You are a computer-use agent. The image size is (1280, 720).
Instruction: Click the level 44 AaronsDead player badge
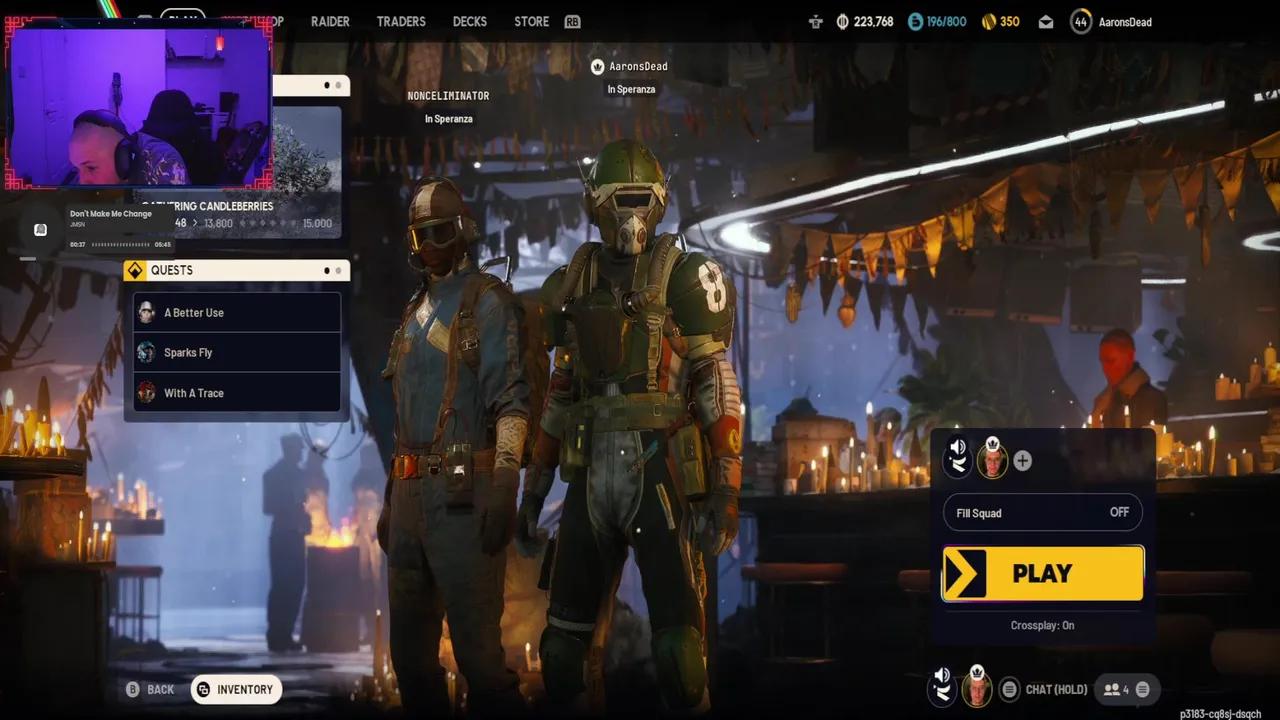click(x=1081, y=21)
